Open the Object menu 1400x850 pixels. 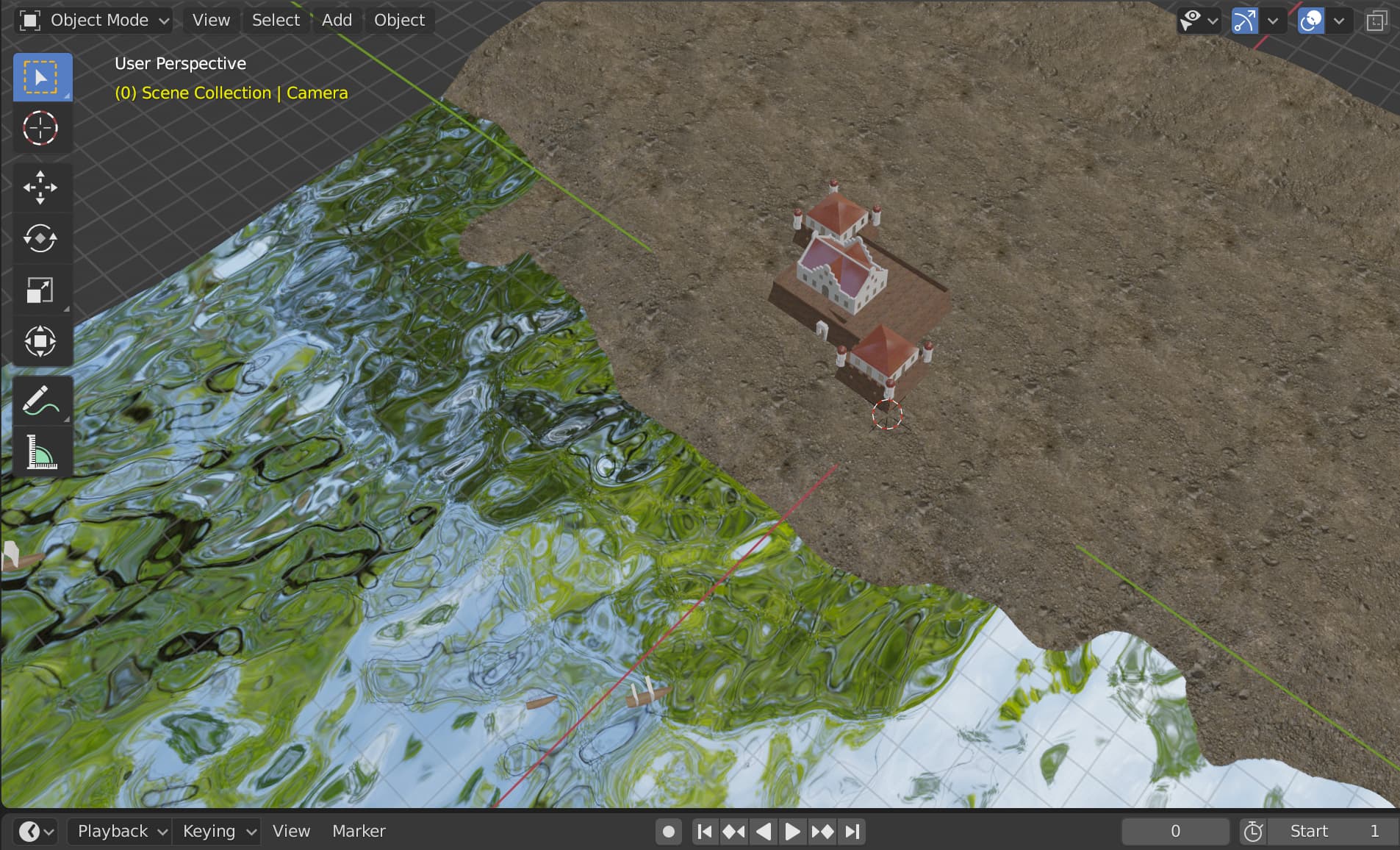pos(398,20)
